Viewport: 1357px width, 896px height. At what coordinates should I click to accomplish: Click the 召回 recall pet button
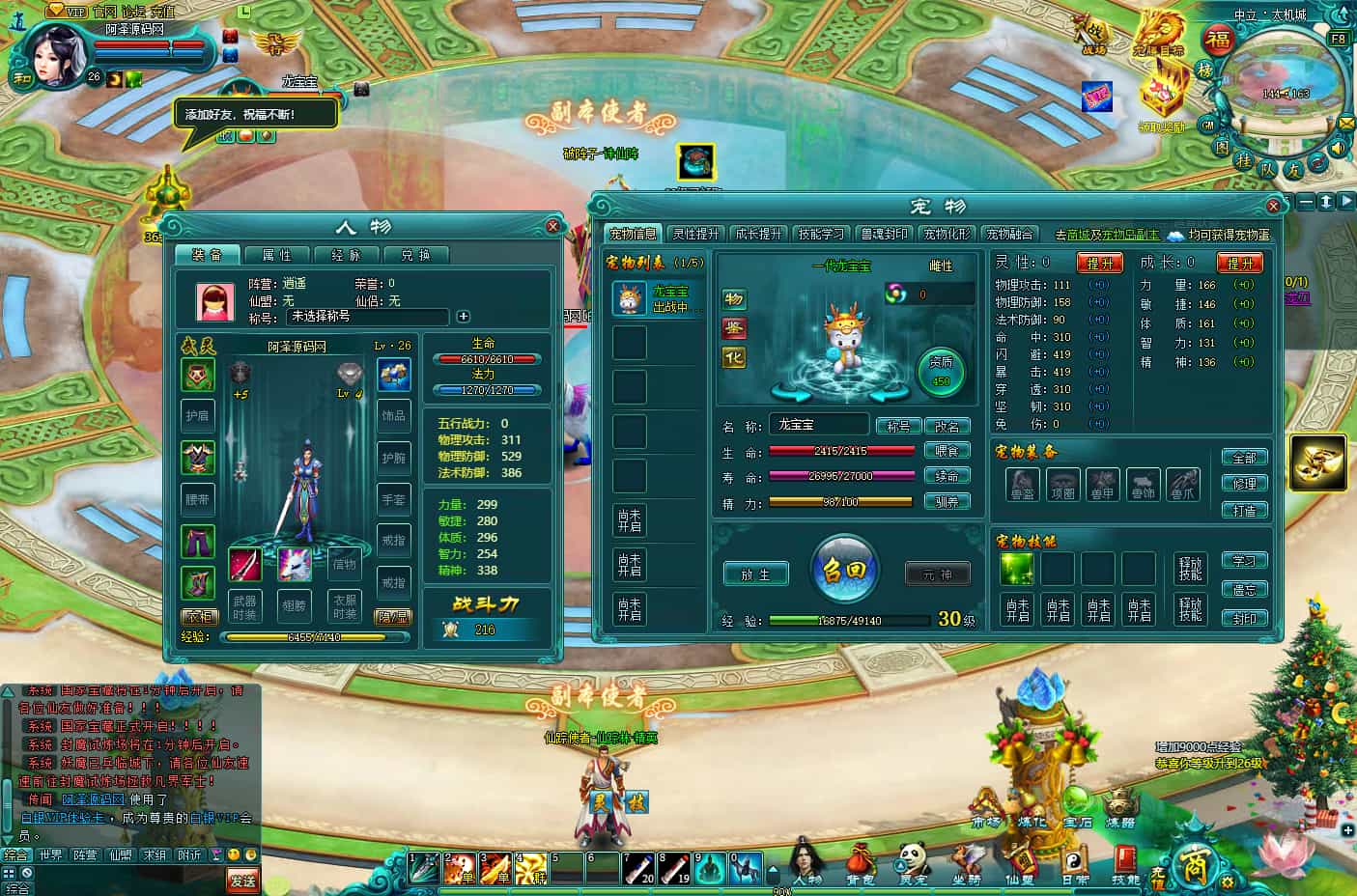845,570
